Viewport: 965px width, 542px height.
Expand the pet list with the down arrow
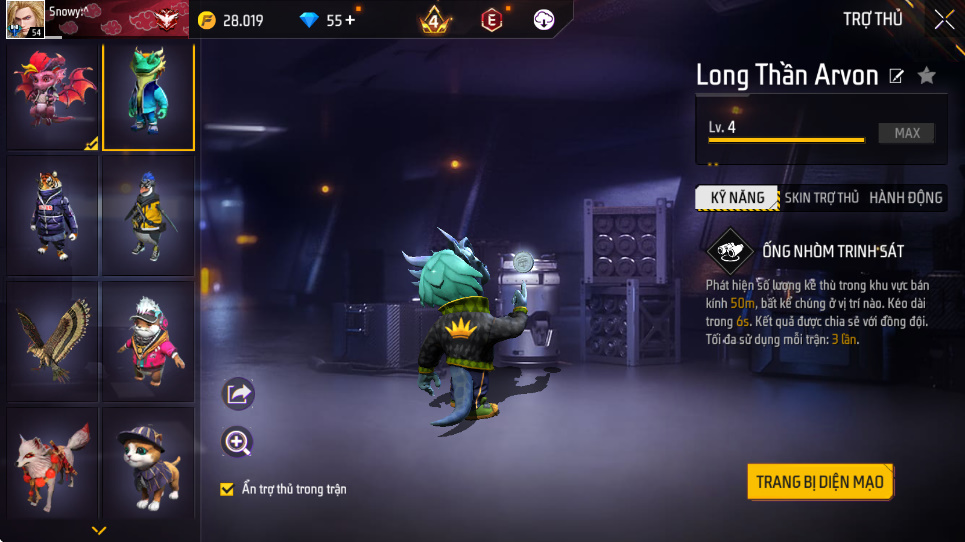coord(98,530)
